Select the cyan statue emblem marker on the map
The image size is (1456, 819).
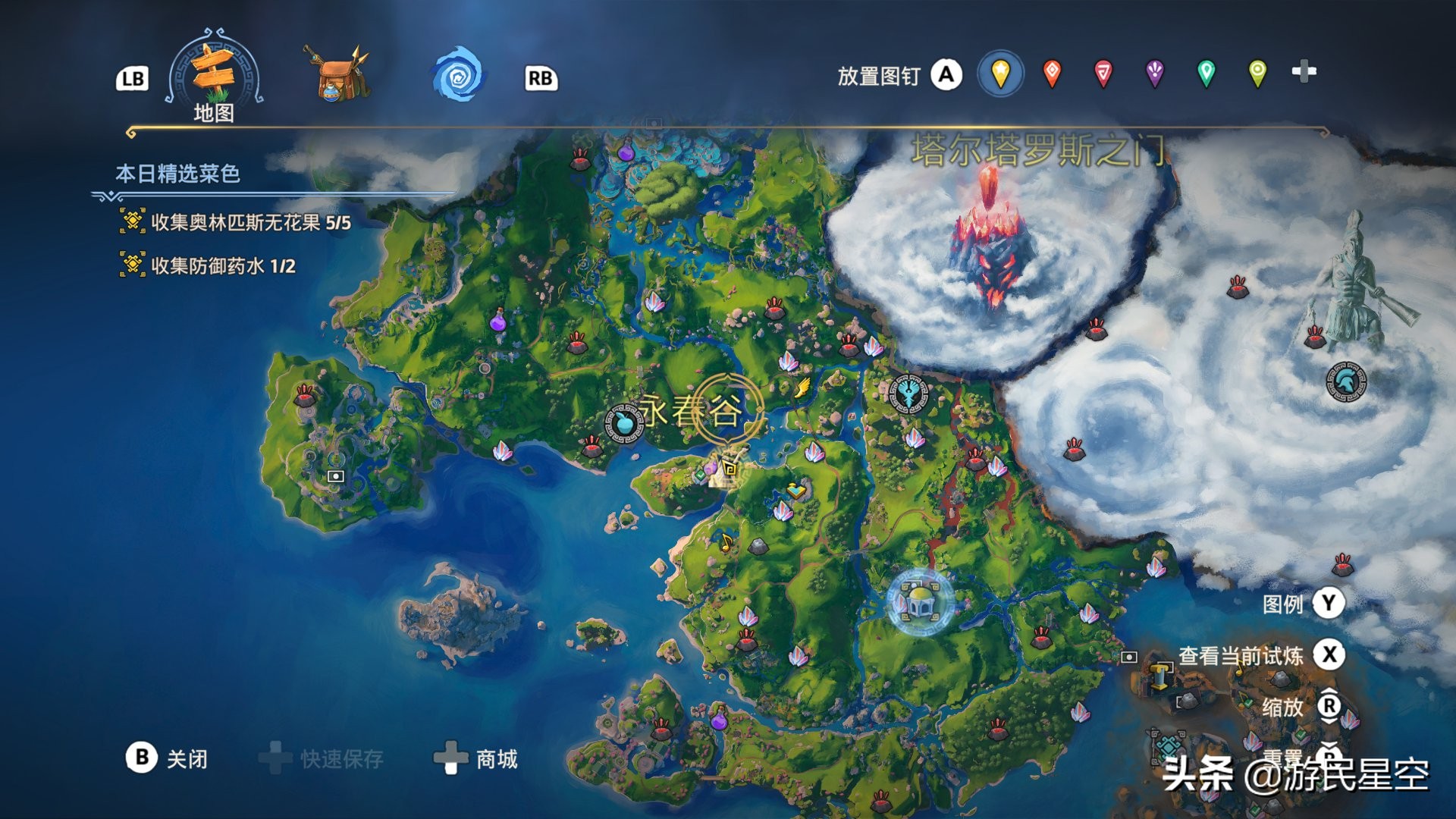910,395
